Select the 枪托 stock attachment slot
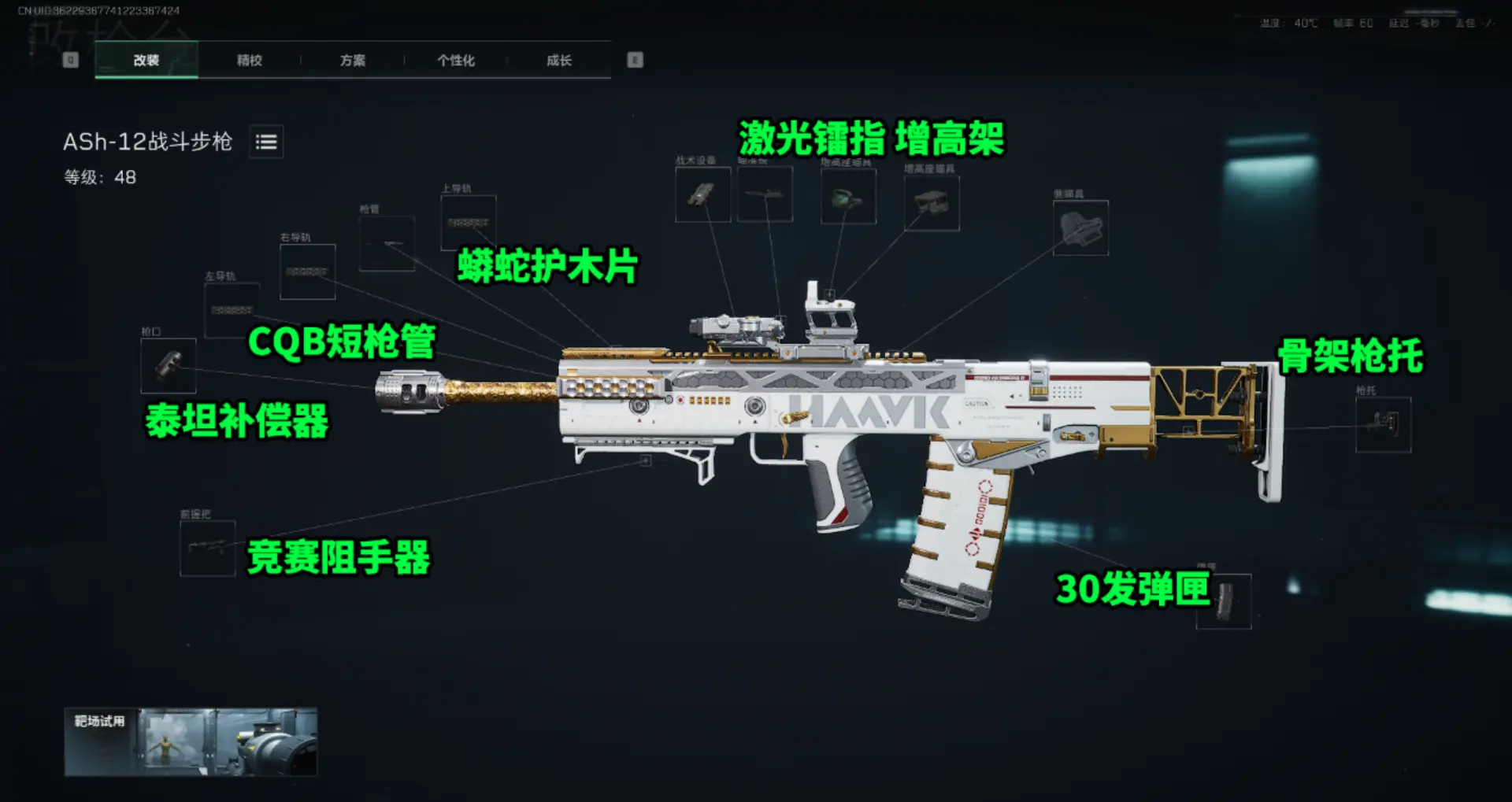Viewport: 1512px width, 802px height. click(1384, 425)
